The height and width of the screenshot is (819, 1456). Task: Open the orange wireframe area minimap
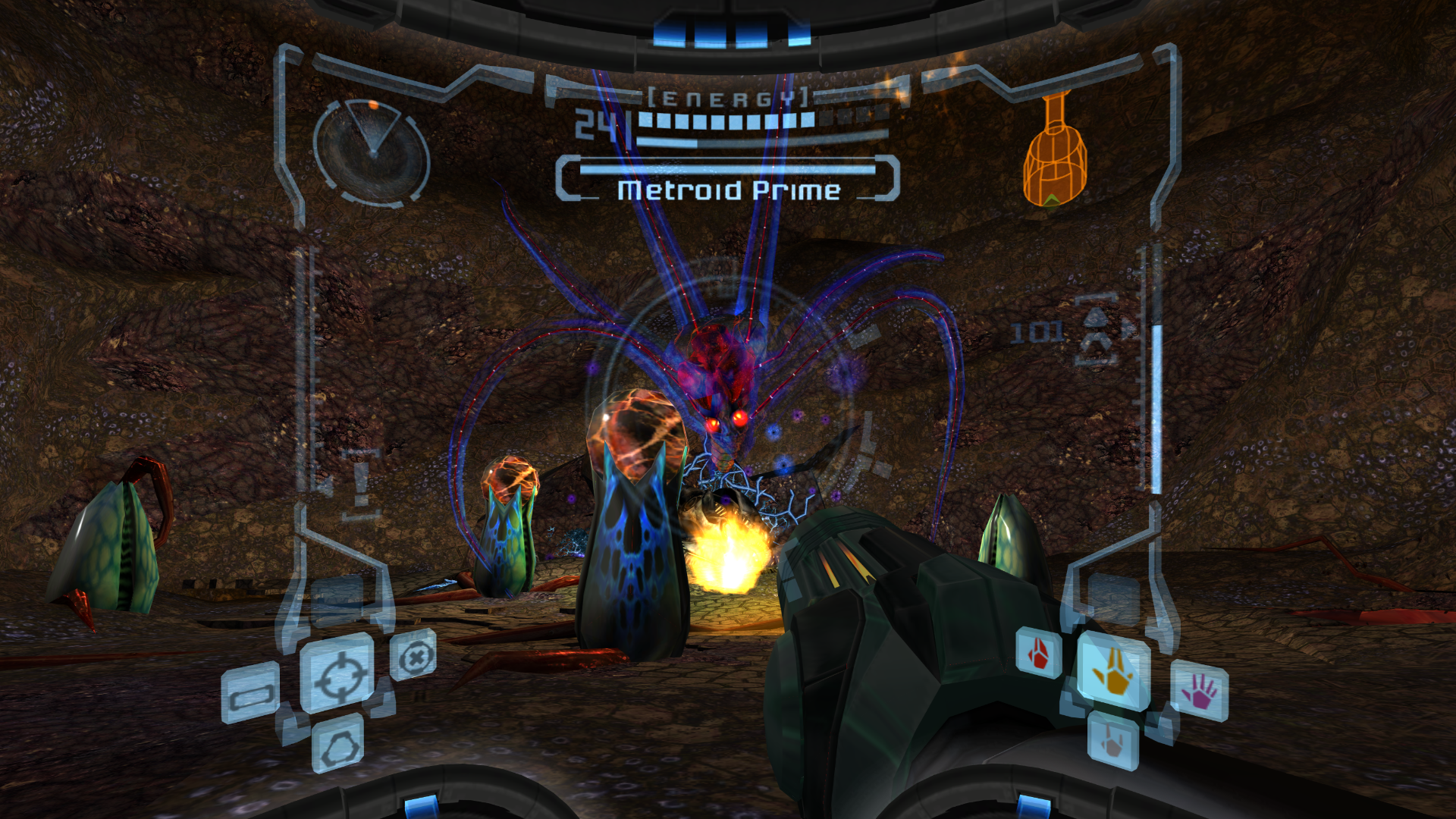click(x=1055, y=152)
